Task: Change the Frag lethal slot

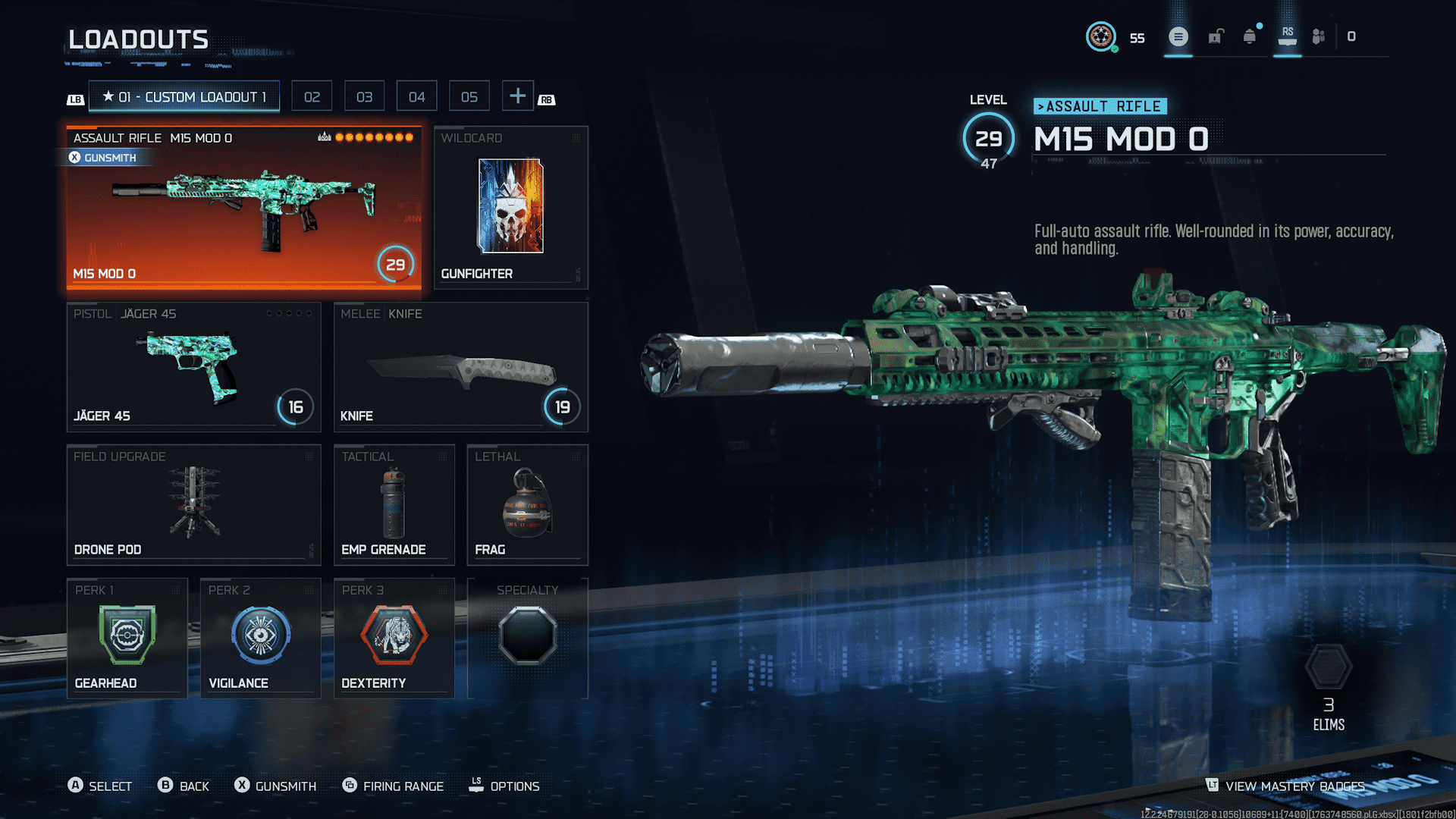Action: coord(527,505)
